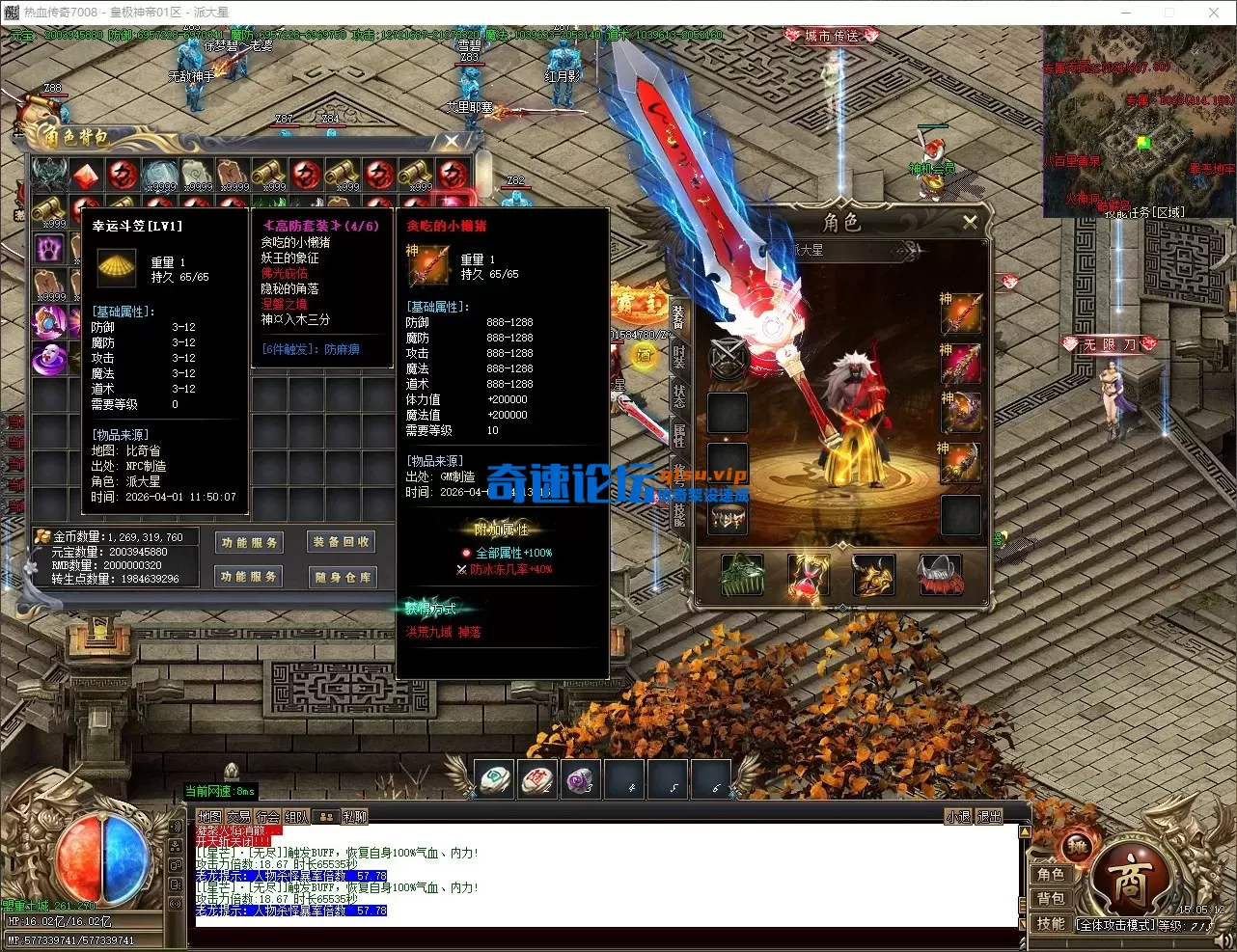The image size is (1237, 952).
Task: Open the 摊 stall button
Action: point(1076,847)
